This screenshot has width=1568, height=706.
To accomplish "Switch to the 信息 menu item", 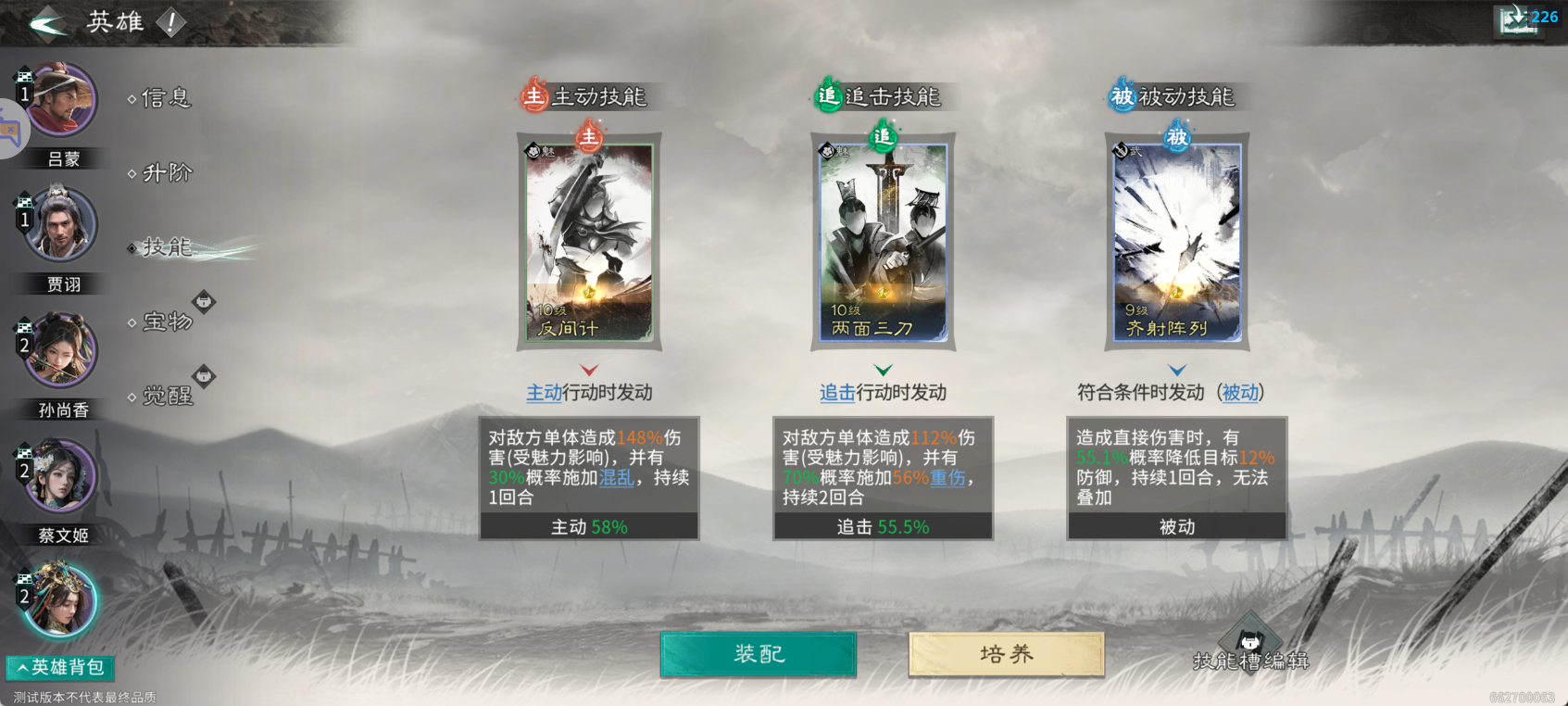I will (x=167, y=98).
